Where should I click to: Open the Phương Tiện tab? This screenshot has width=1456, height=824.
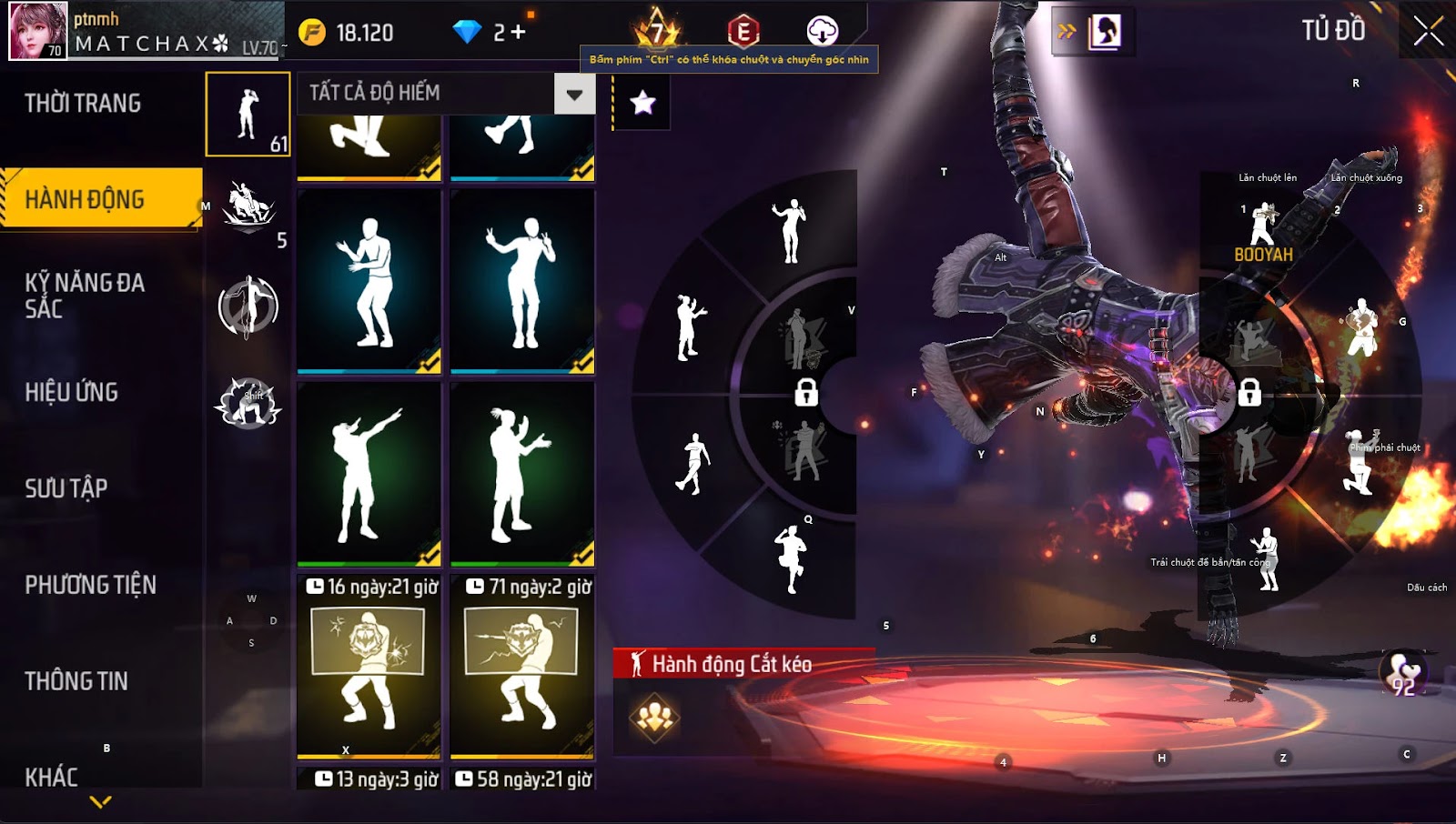pos(91,585)
